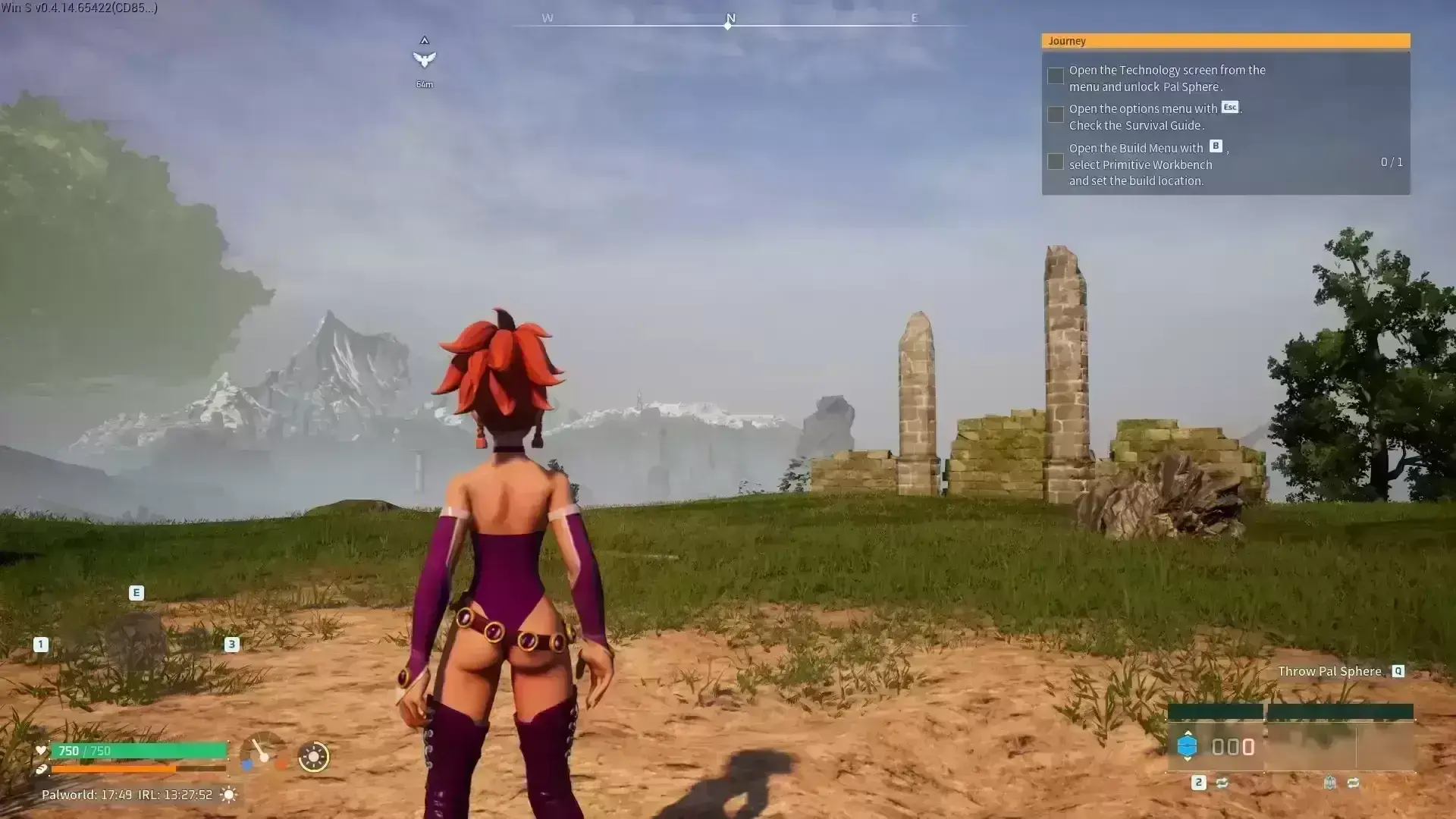Image resolution: width=1456 pixels, height=819 pixels.
Task: Click the temperature gauge dial
Action: [x=262, y=754]
